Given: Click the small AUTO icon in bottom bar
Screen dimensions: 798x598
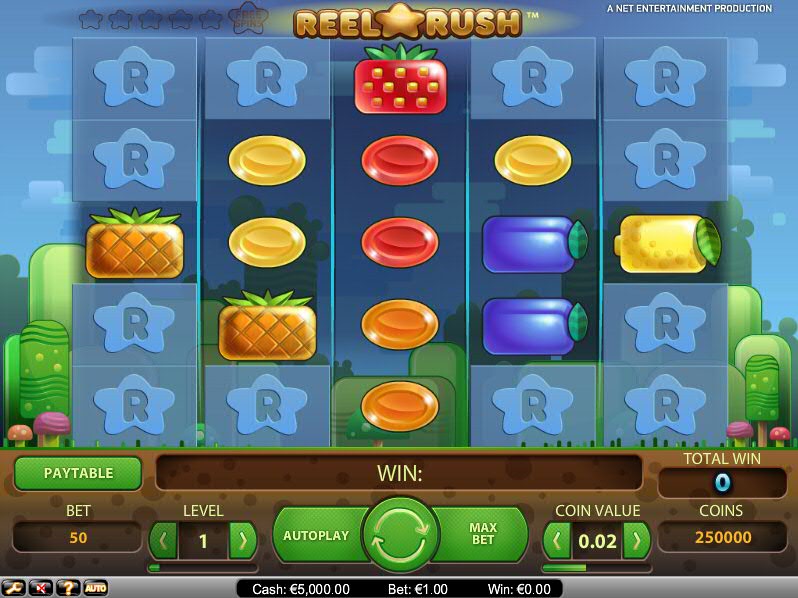Looking at the screenshot, I should [96, 588].
